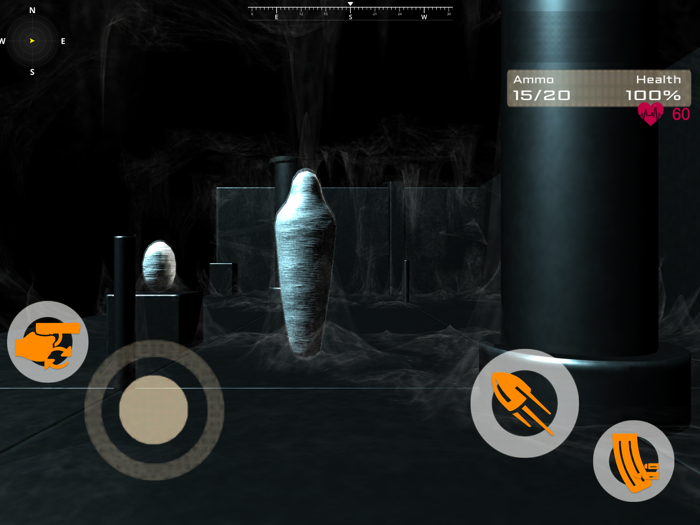Screen dimensions: 700x525
Task: Fire using the orange bullet button
Action: coord(524,403)
